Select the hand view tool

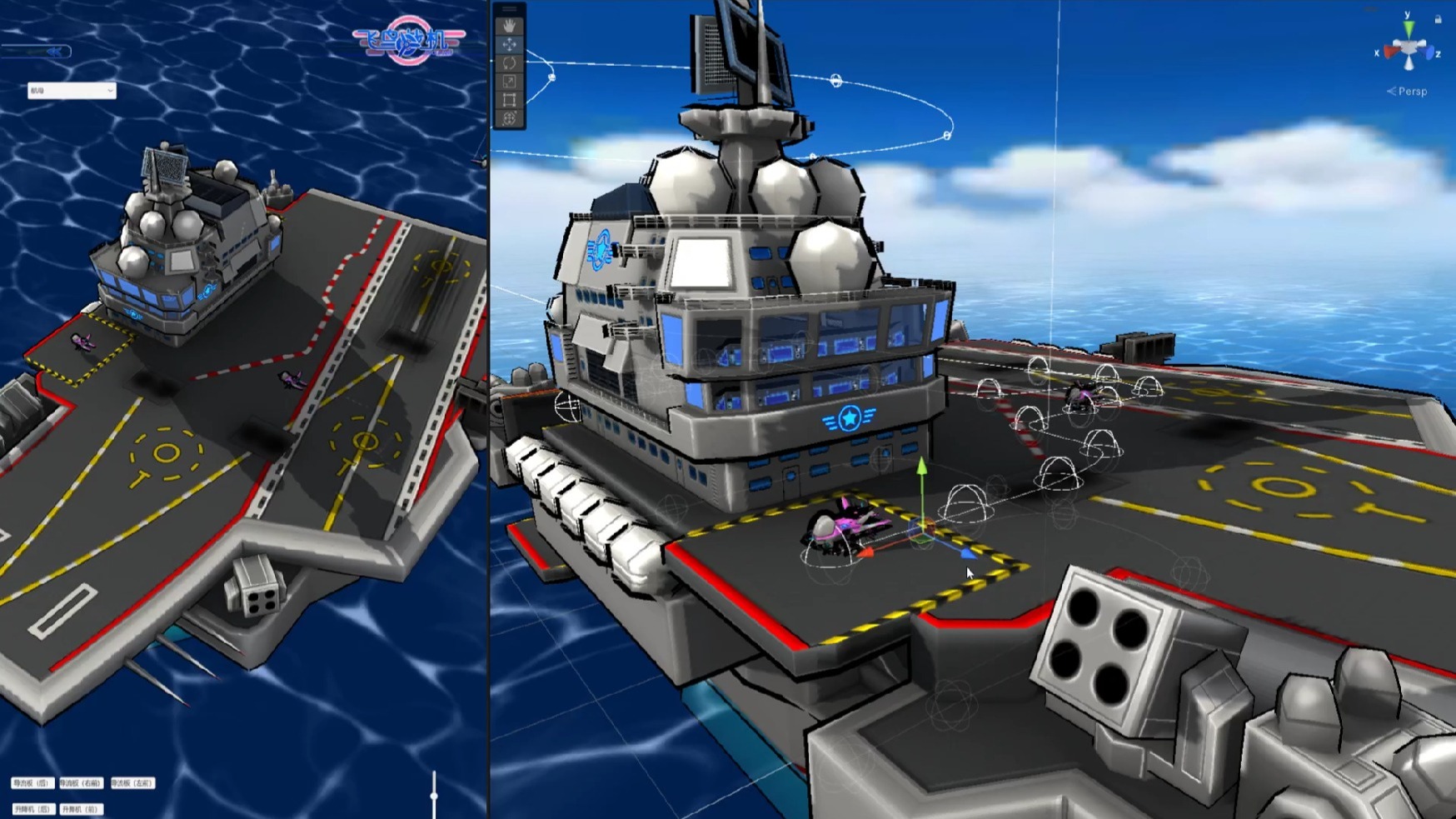point(509,26)
